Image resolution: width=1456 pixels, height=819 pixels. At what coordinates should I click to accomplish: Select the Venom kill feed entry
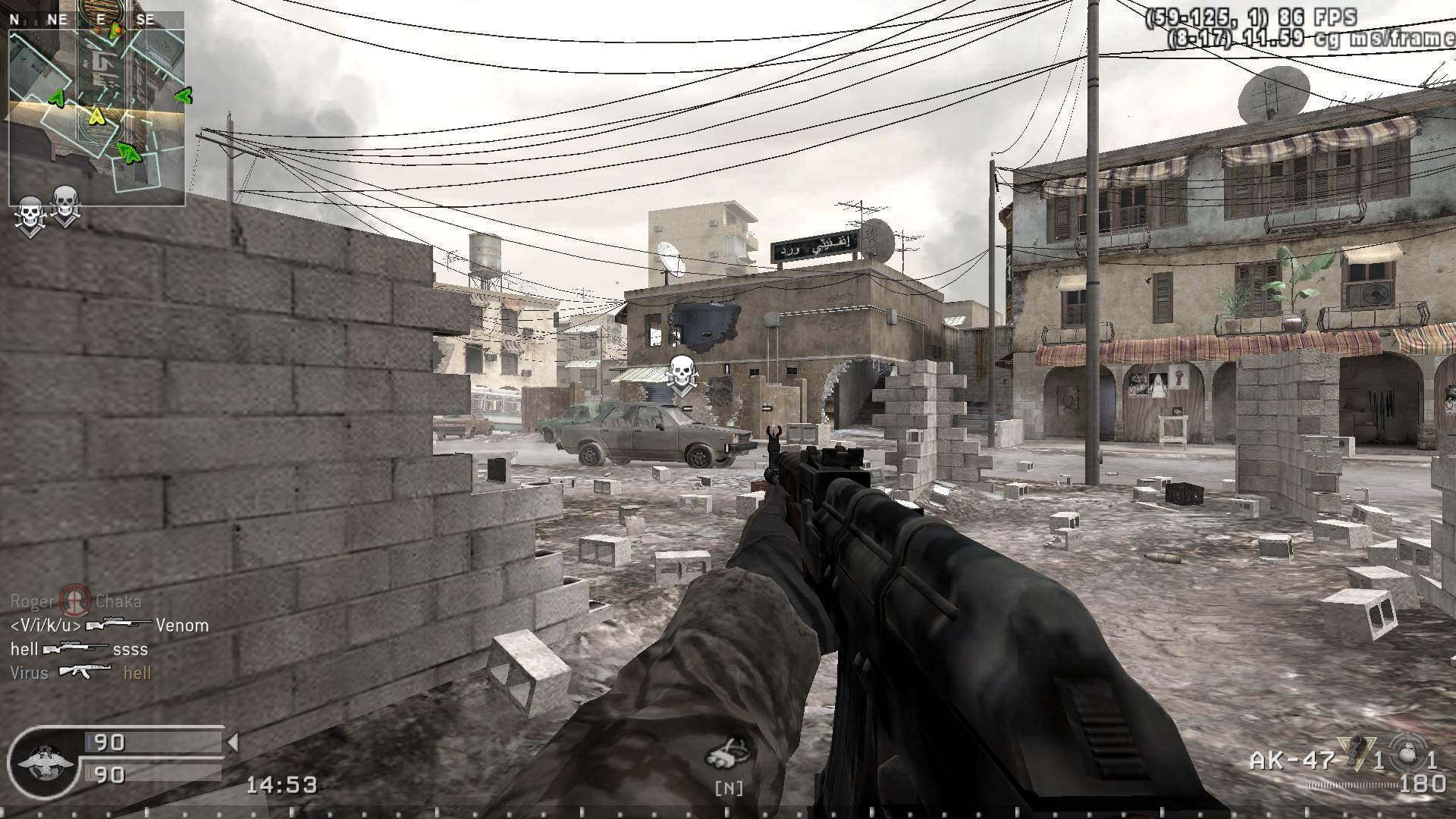(109, 626)
